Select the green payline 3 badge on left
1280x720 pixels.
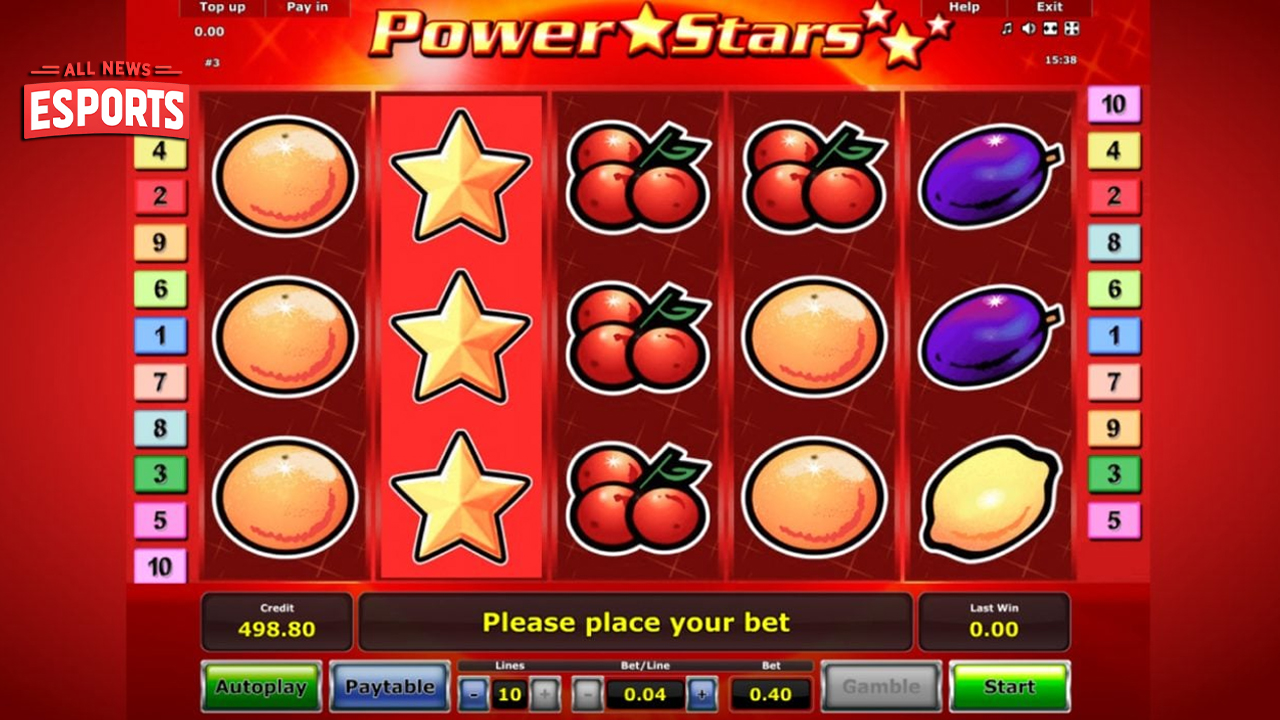pos(161,474)
